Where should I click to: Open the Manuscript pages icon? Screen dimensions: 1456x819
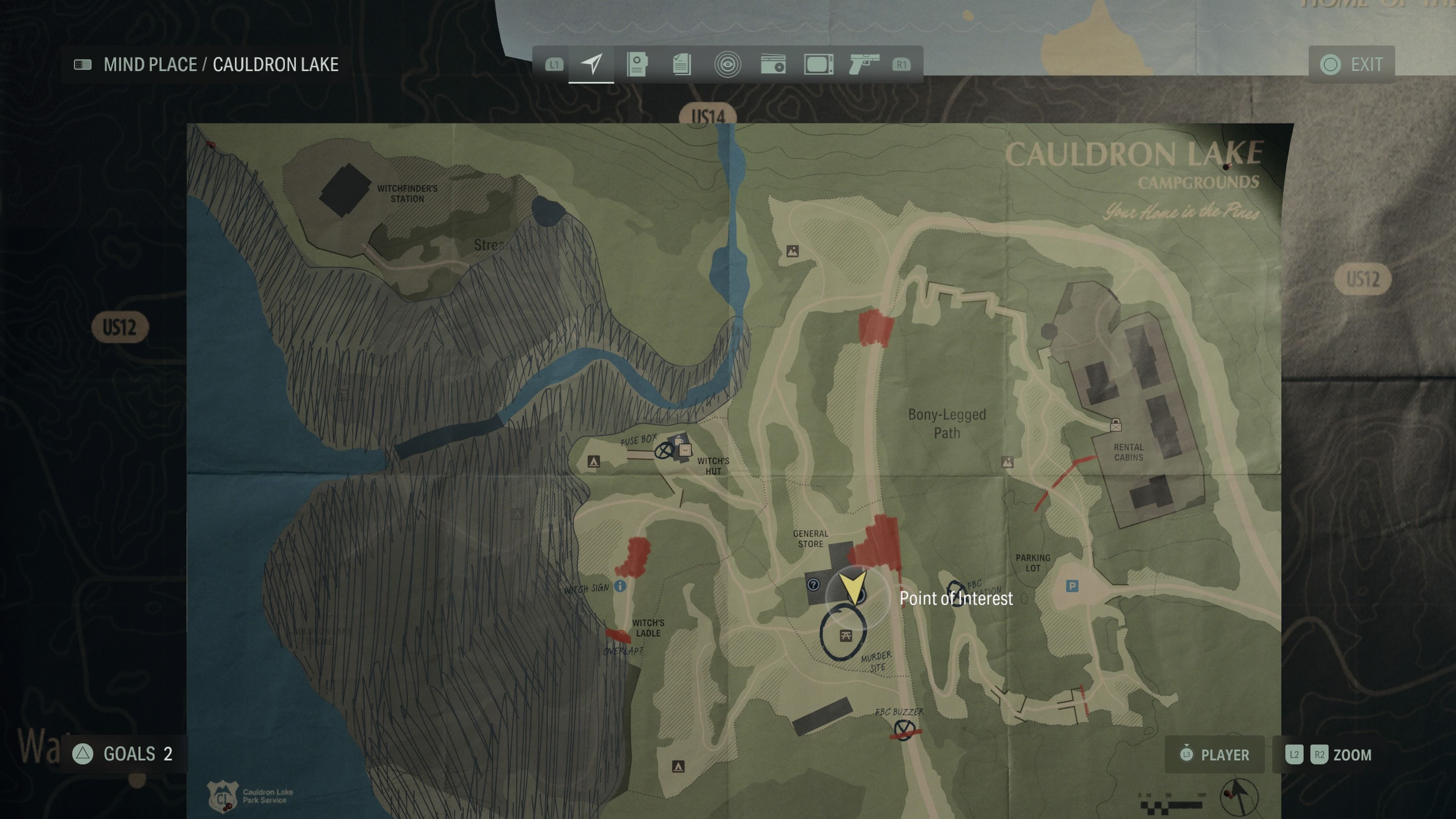682,64
